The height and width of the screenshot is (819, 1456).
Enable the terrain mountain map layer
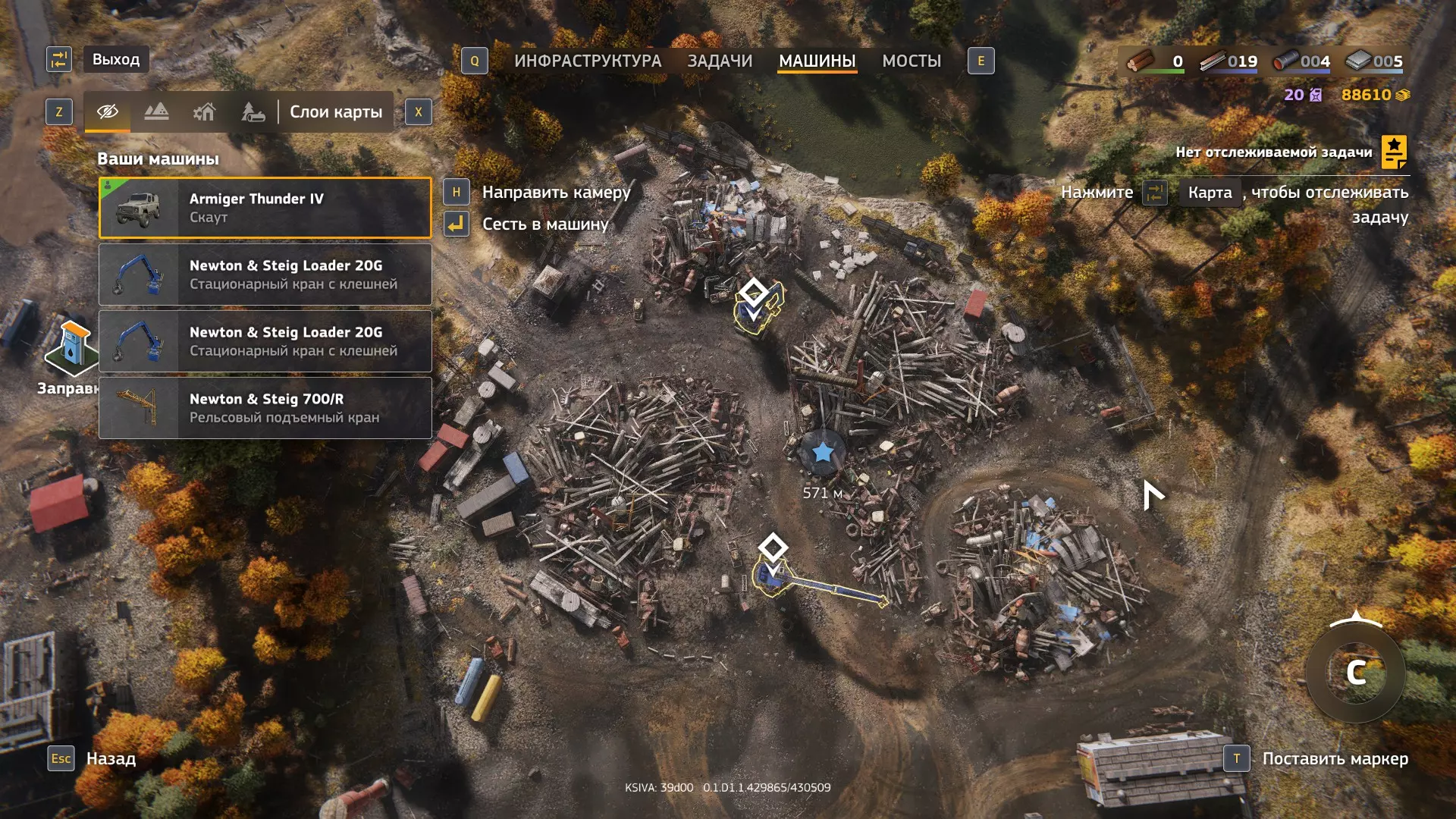click(156, 112)
